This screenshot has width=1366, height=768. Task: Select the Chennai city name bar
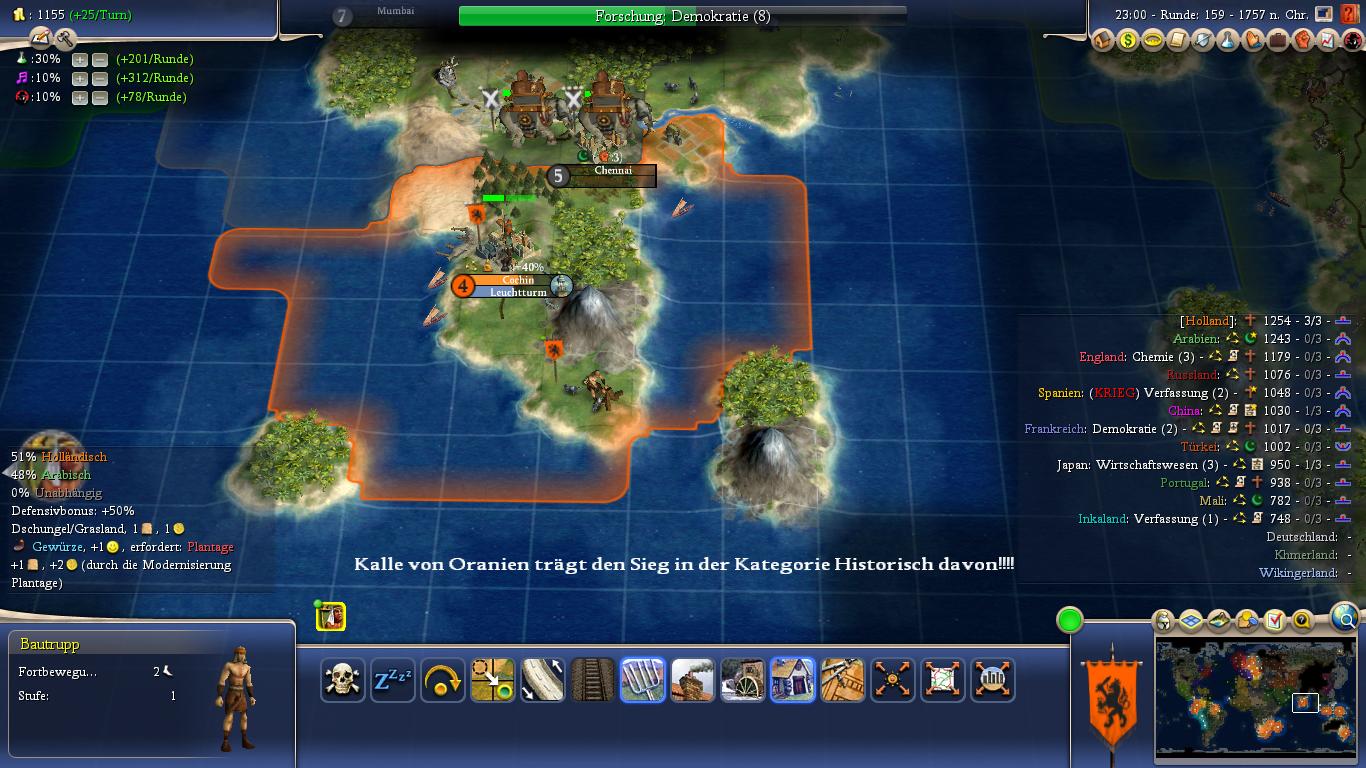coord(613,171)
